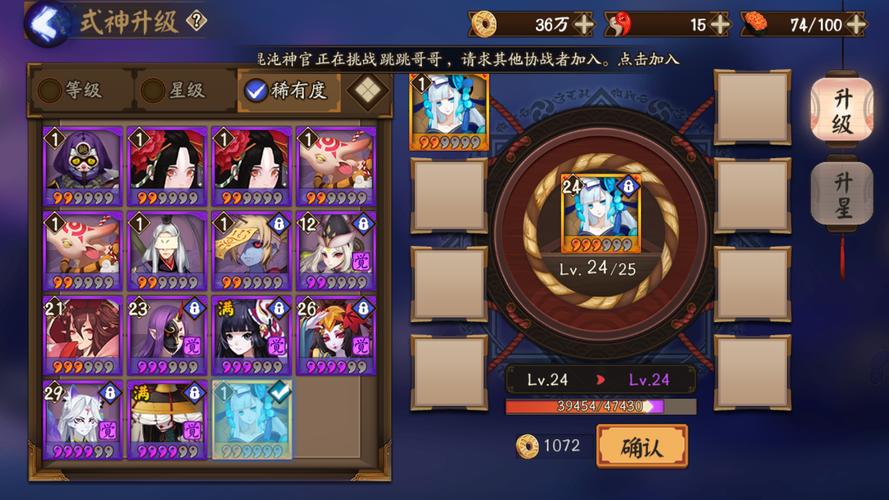
Task: Sort shikigami by 等级 level
Action: click(71, 91)
